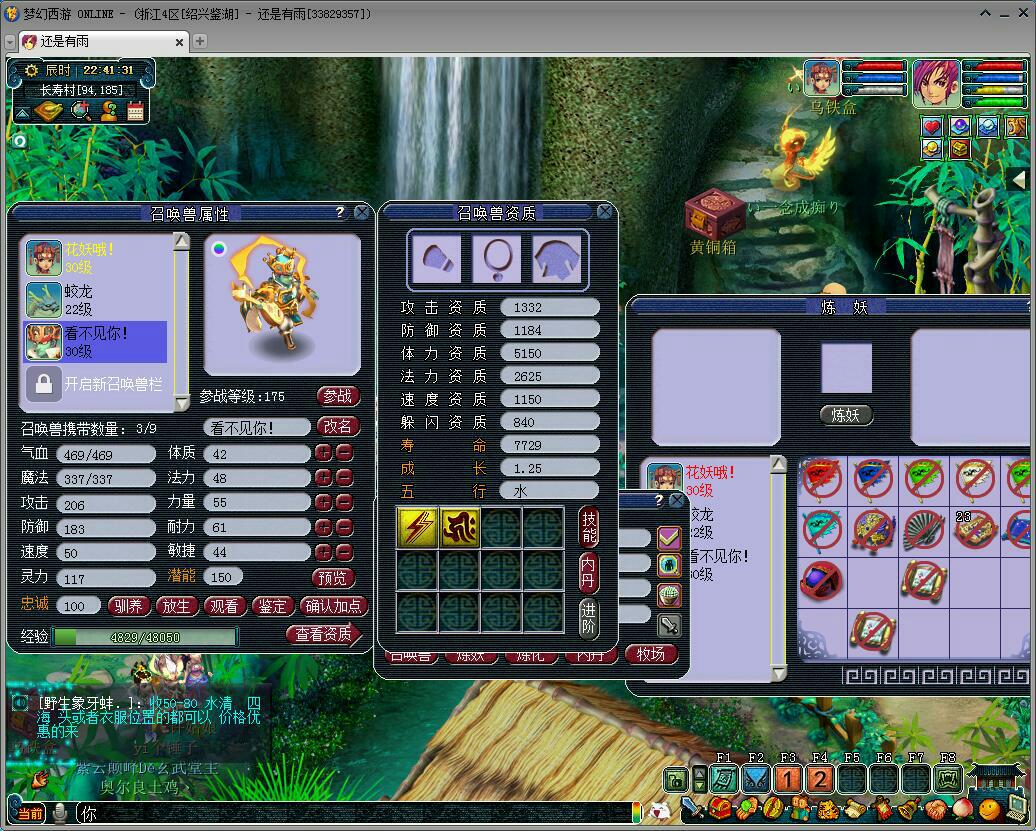Image resolution: width=1036 pixels, height=831 pixels.
Task: Close the 召唤兽资质 aptitude window
Action: [x=605, y=212]
